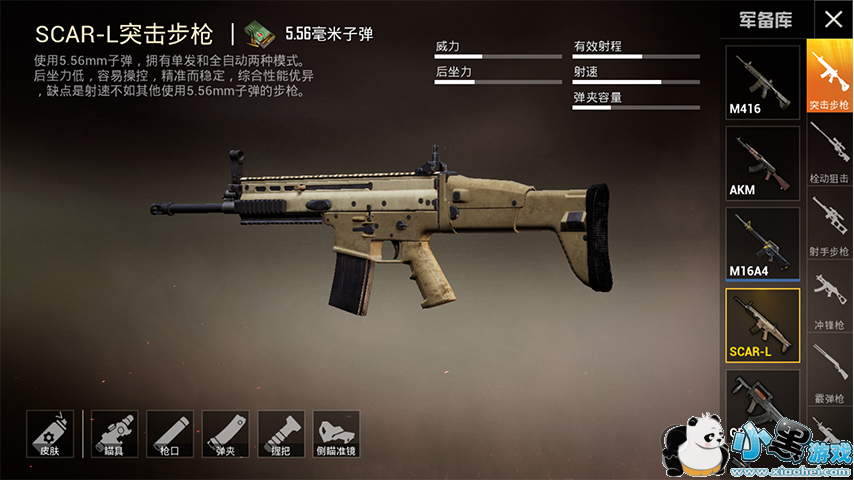854x480 pixels.
Task: Select the M16A4 weapon thumbnail
Action: 762,243
